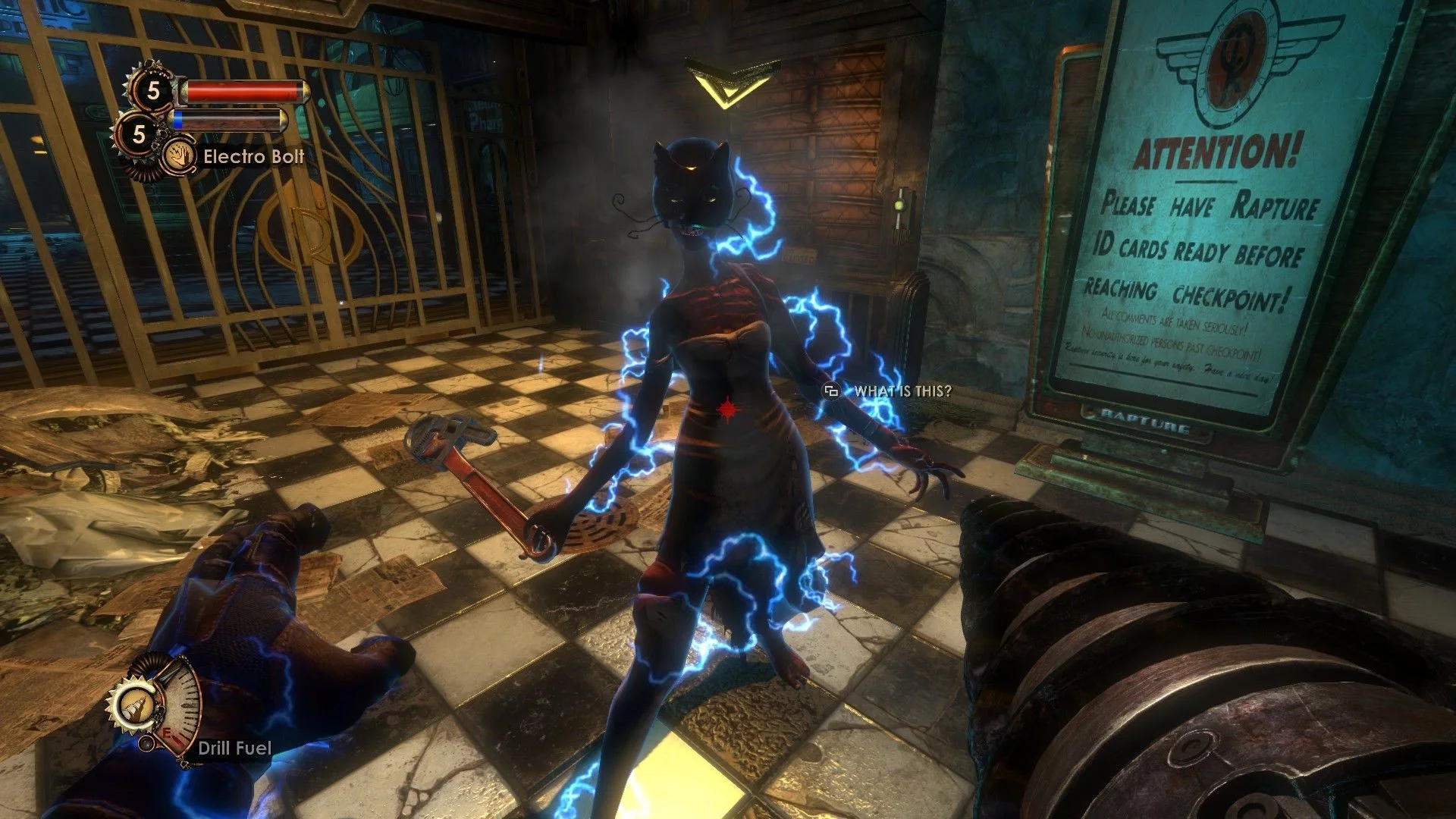This screenshot has width=1456, height=819.
Task: Select the Electro Bolt plasmid icon
Action: point(180,157)
